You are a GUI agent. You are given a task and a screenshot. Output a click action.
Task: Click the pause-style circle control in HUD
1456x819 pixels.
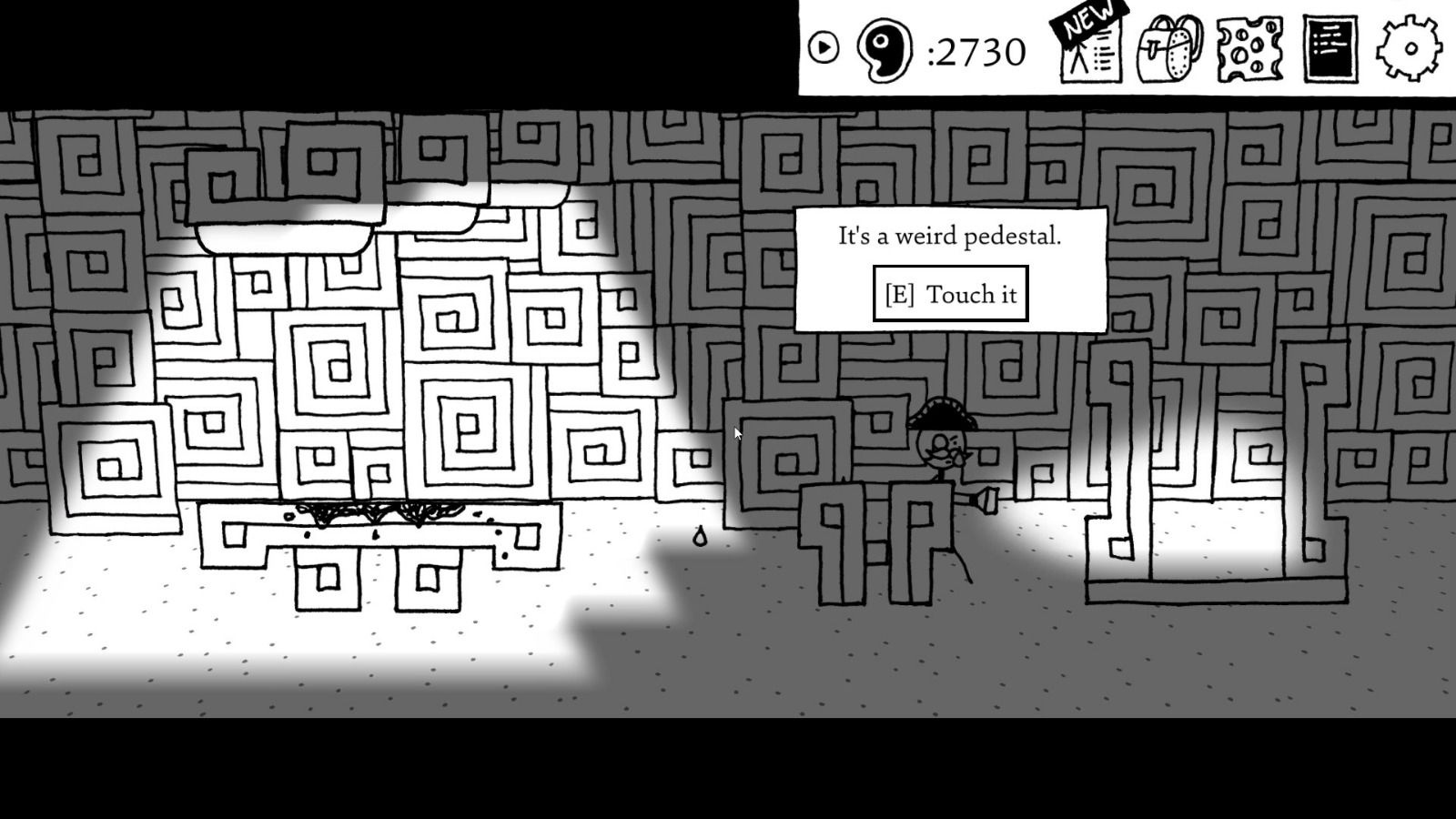[824, 48]
